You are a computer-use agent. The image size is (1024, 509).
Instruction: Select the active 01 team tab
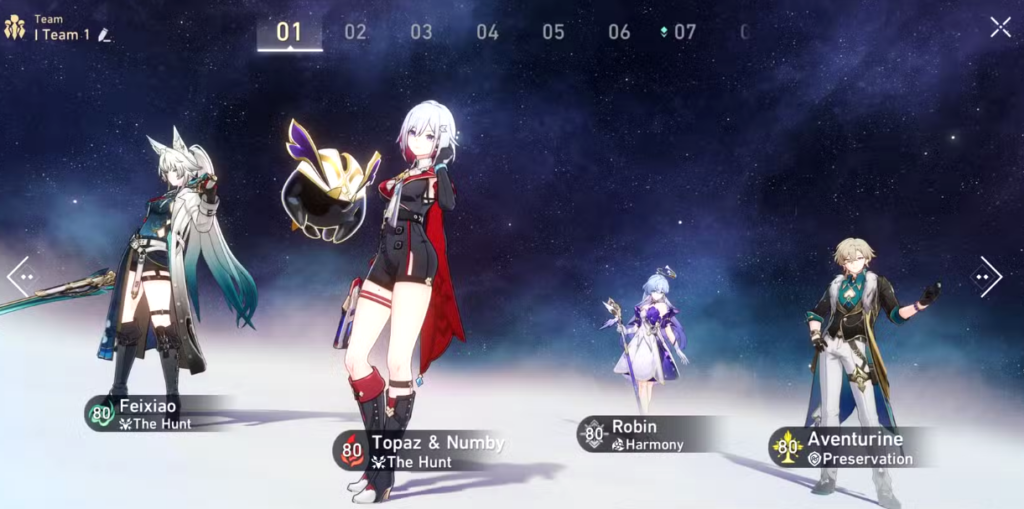tap(289, 32)
